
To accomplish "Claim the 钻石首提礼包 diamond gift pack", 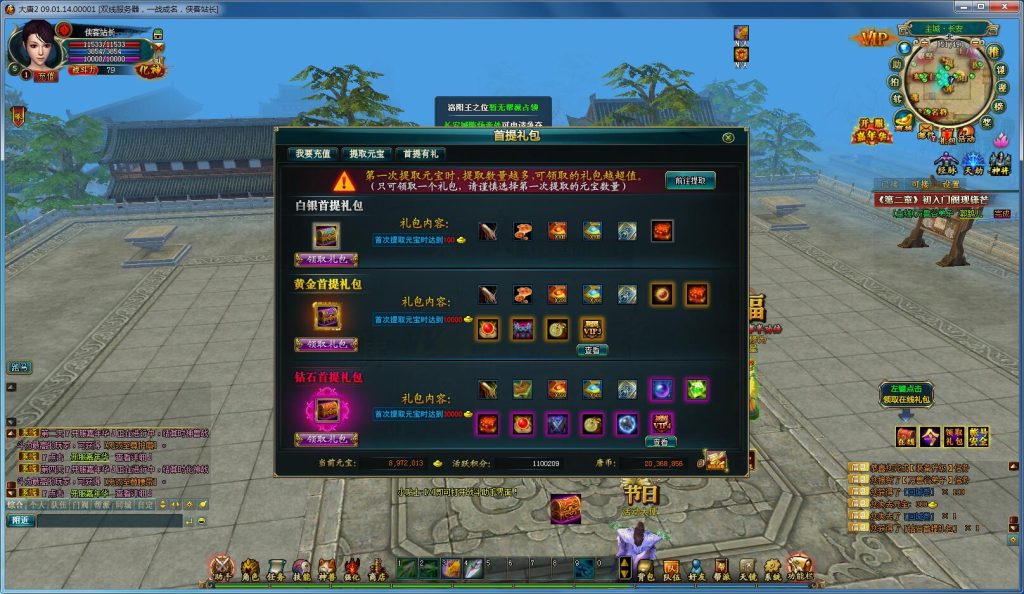I will coord(326,439).
